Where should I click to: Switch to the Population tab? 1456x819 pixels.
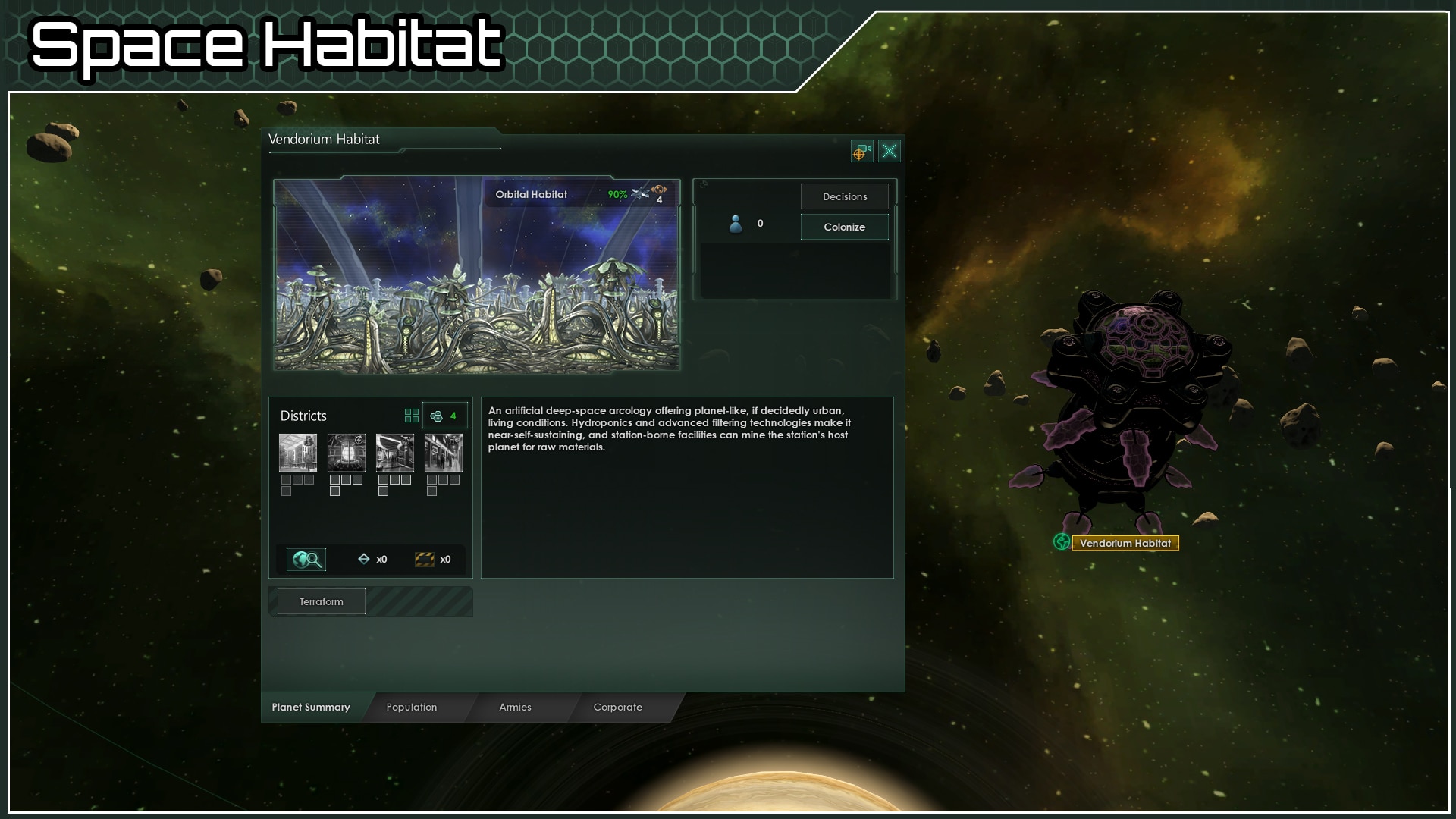tap(411, 707)
